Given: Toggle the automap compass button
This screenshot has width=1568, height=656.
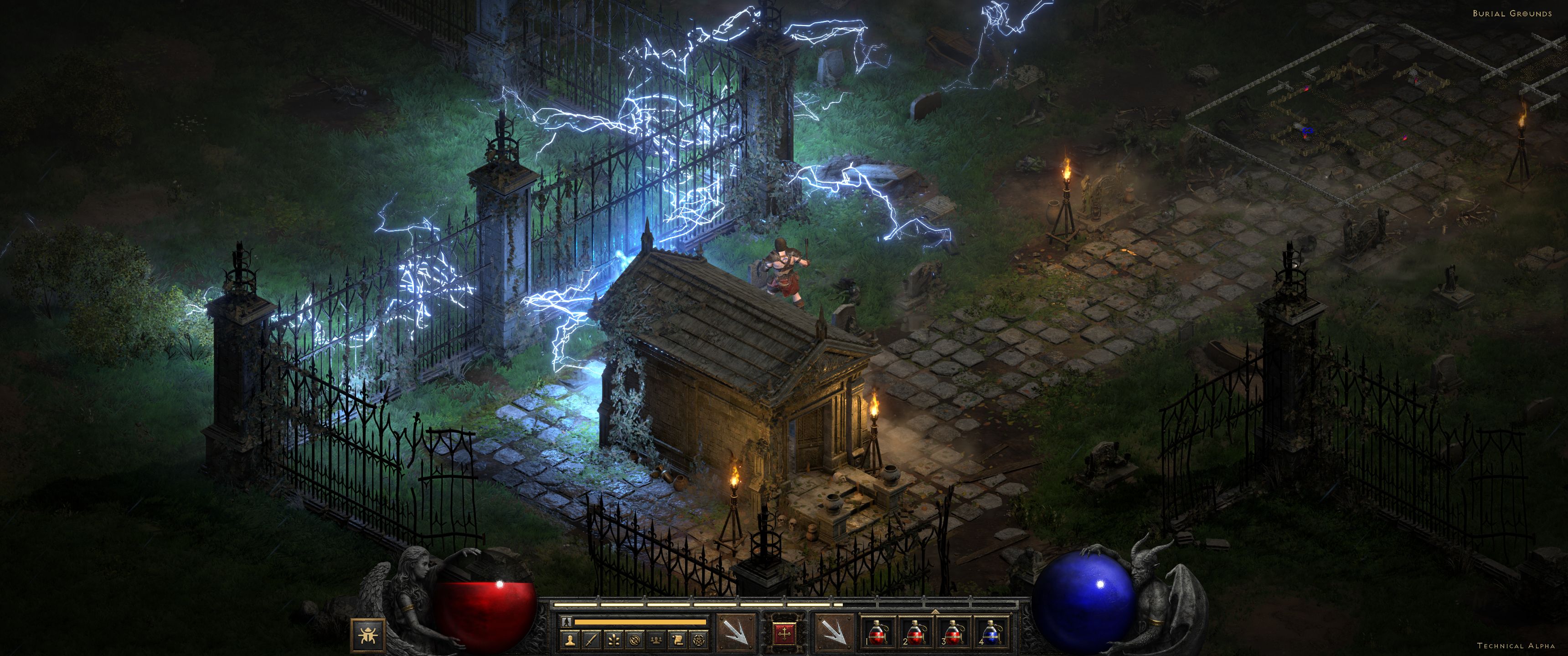Looking at the screenshot, I should [635, 640].
